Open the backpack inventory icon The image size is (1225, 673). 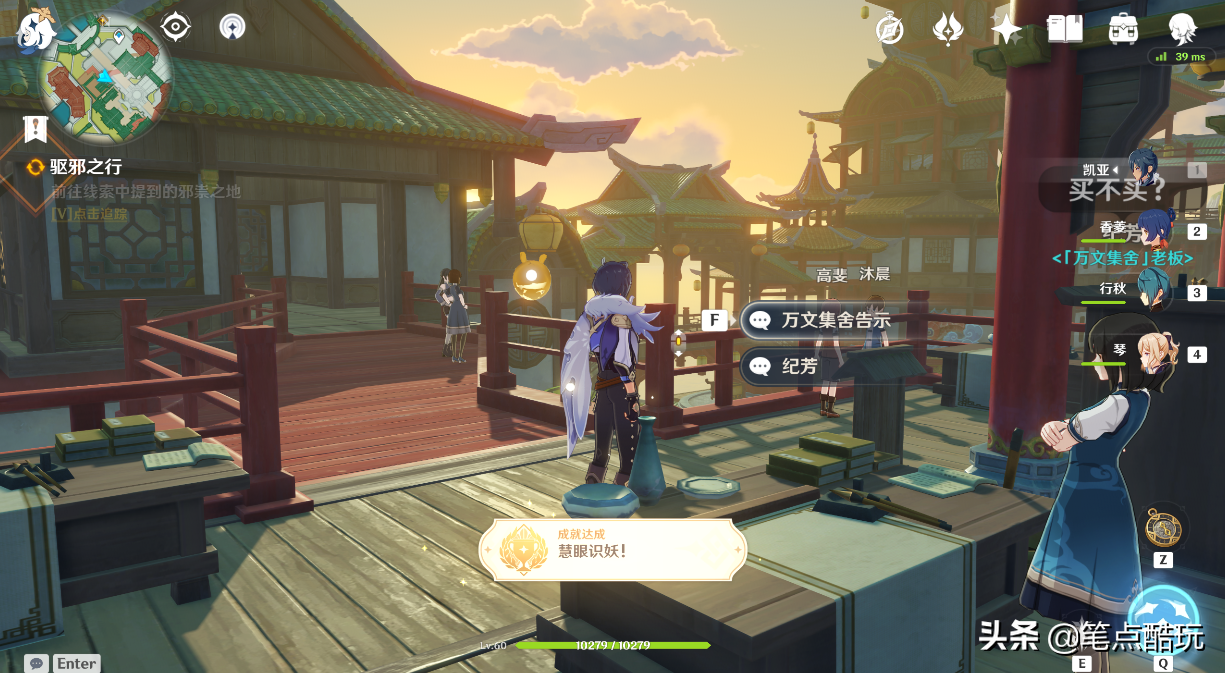pyautogui.click(x=1123, y=29)
